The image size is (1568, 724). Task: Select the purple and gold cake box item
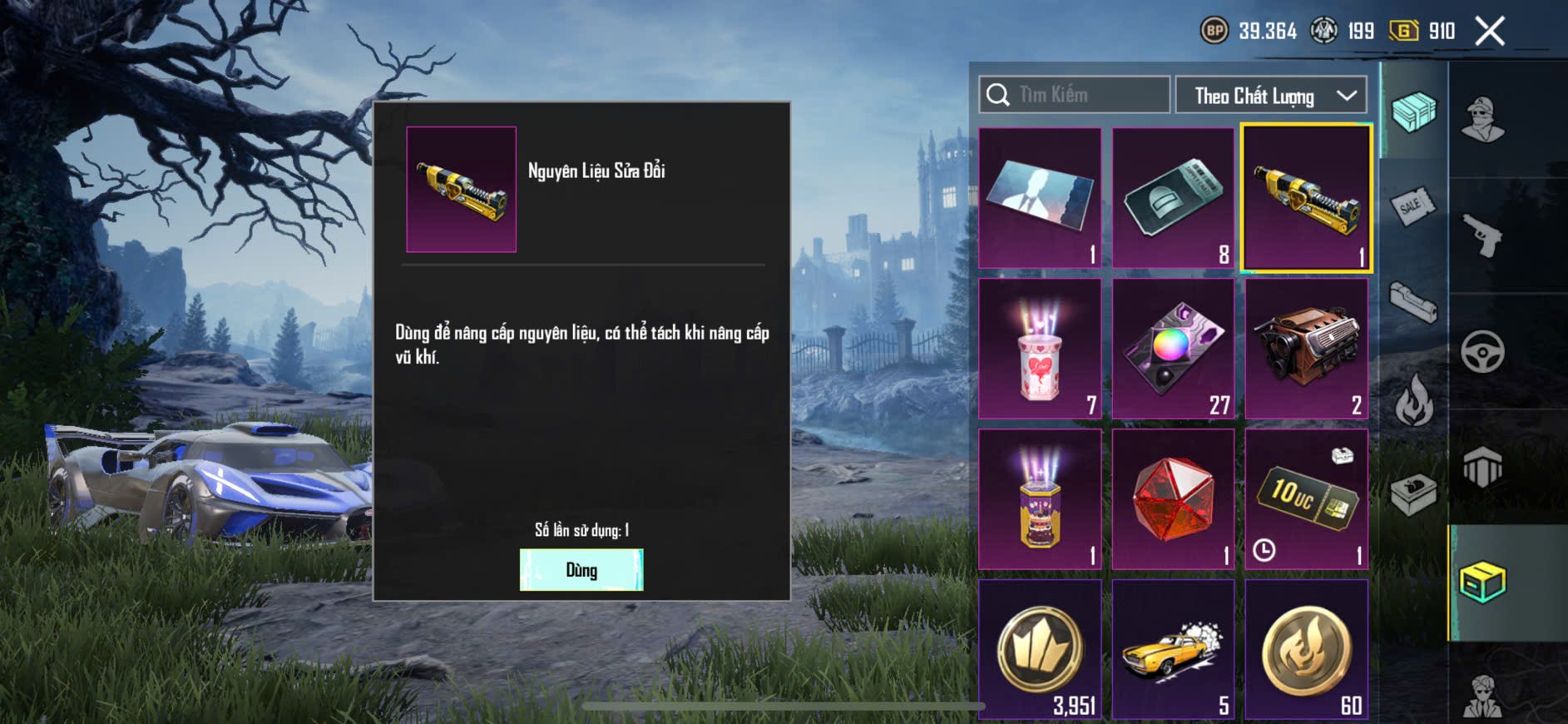[x=1040, y=499]
